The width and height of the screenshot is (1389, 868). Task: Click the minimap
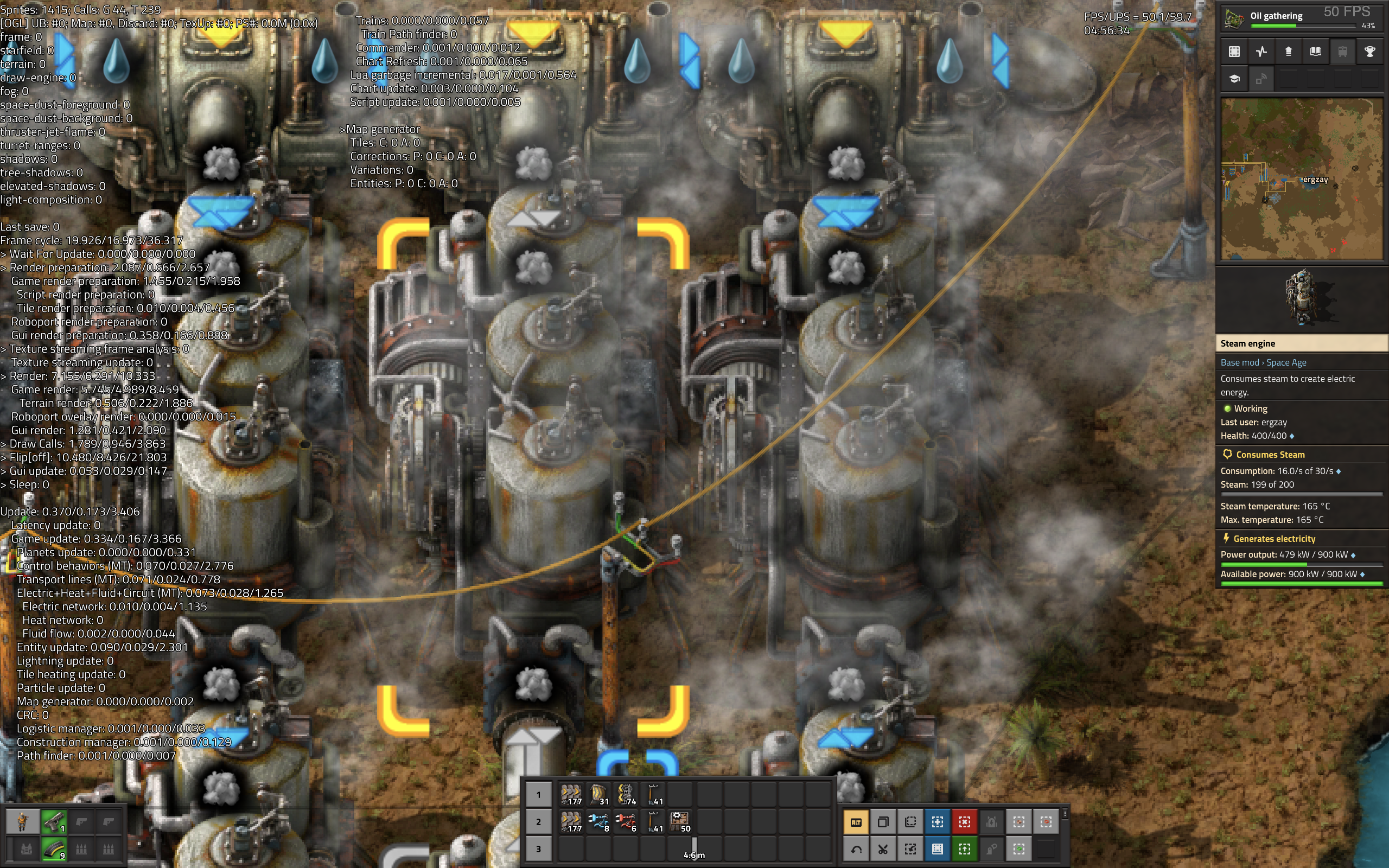(1301, 178)
